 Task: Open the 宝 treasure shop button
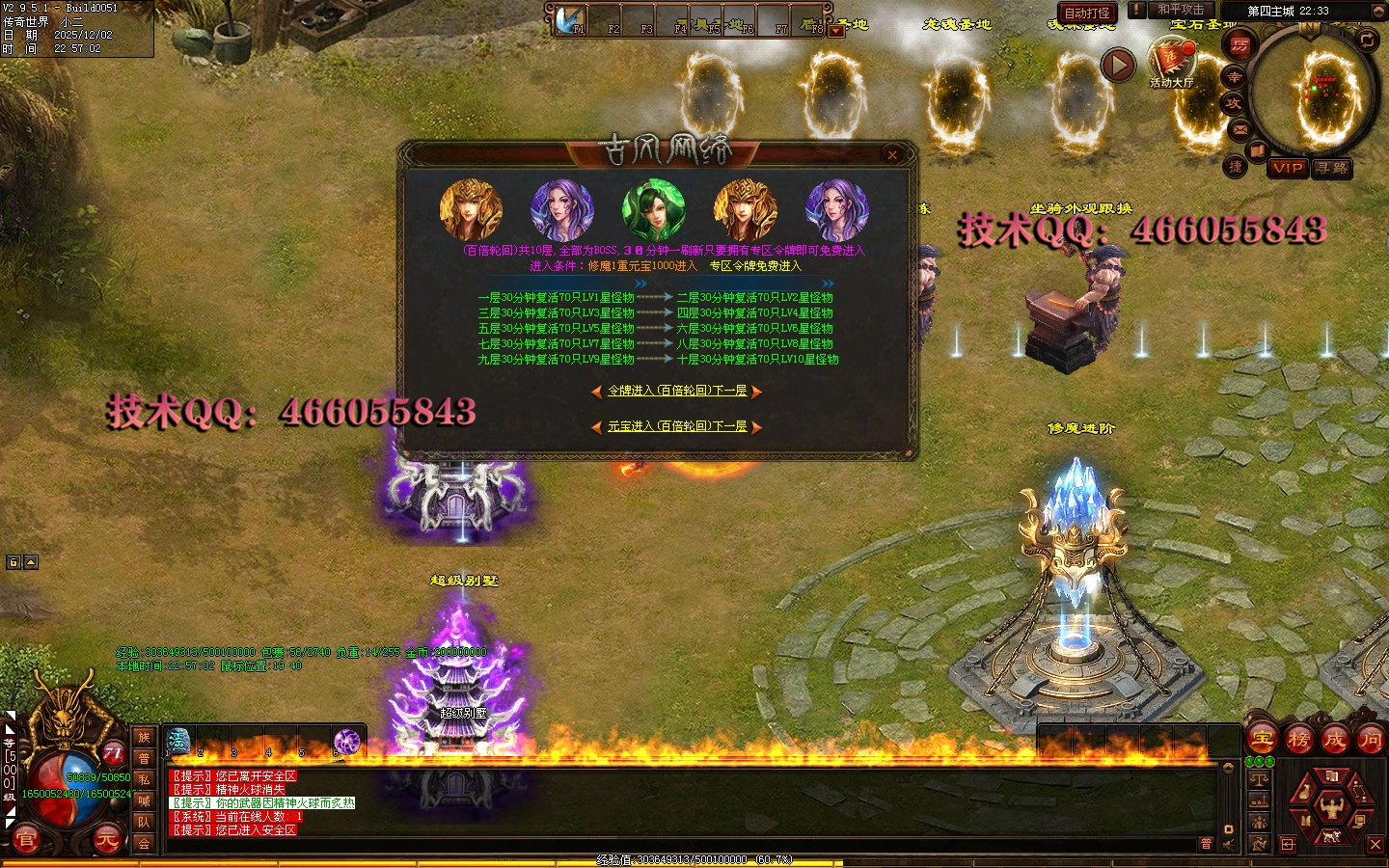(1263, 740)
